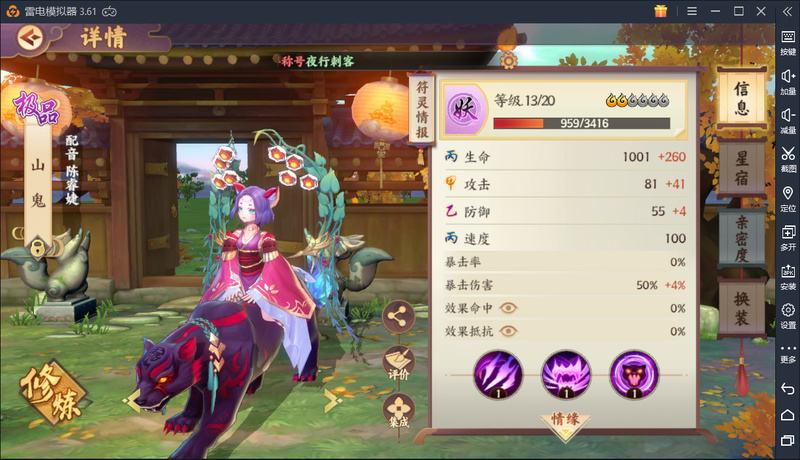Select the 亲密度 tab
Image resolution: width=800 pixels, height=460 pixels.
742,238
